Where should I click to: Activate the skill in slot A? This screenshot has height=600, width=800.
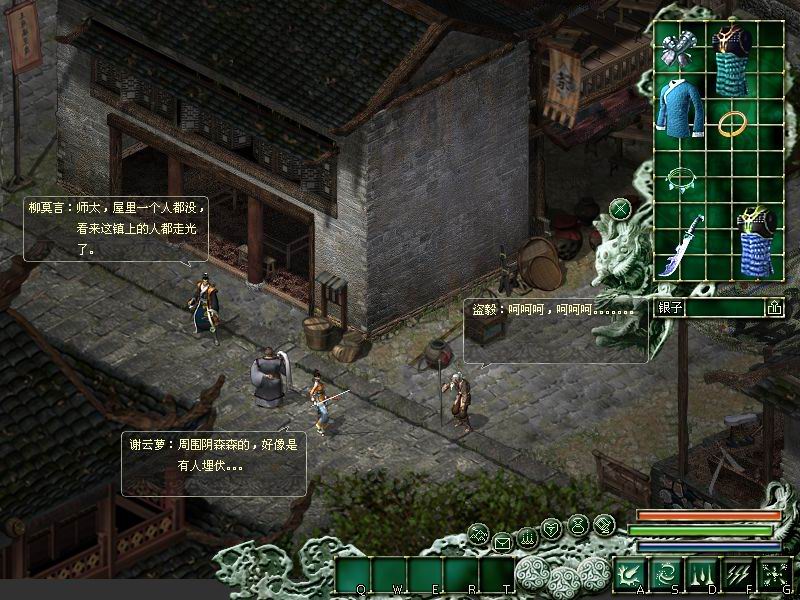click(630, 573)
